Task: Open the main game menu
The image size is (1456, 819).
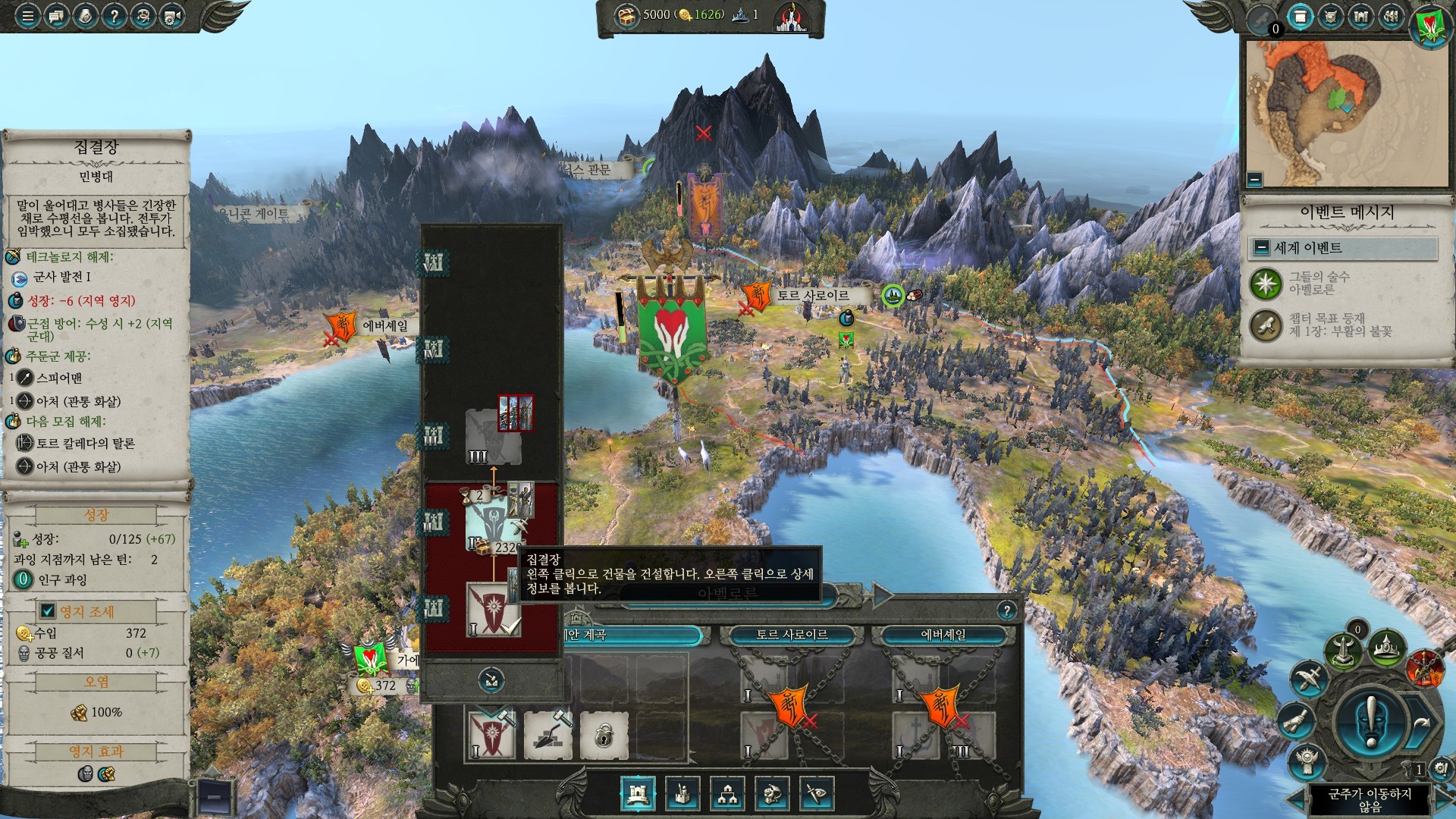Action: 27,16
